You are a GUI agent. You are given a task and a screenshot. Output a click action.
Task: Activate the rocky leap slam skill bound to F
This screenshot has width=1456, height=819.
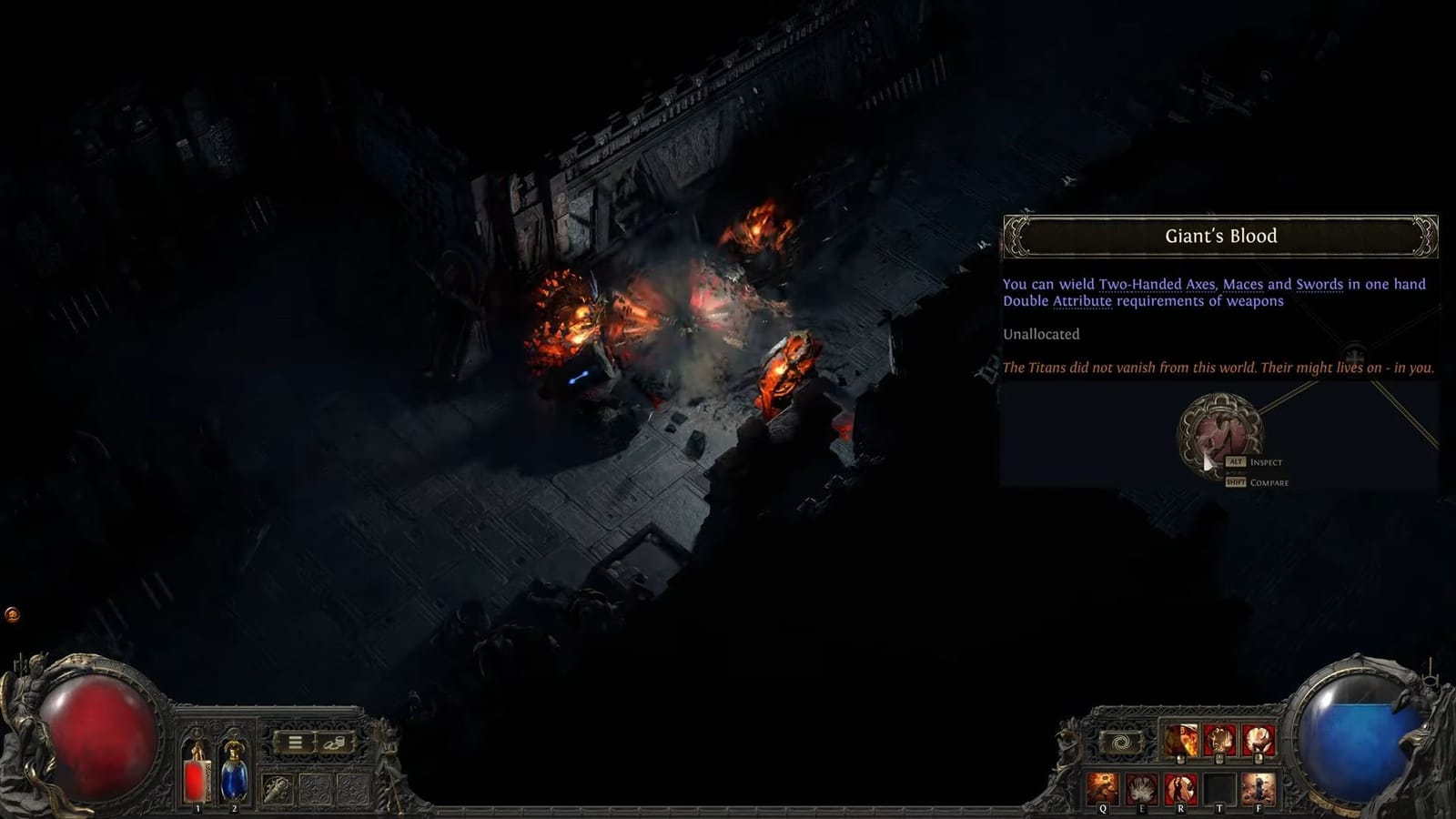[1258, 786]
